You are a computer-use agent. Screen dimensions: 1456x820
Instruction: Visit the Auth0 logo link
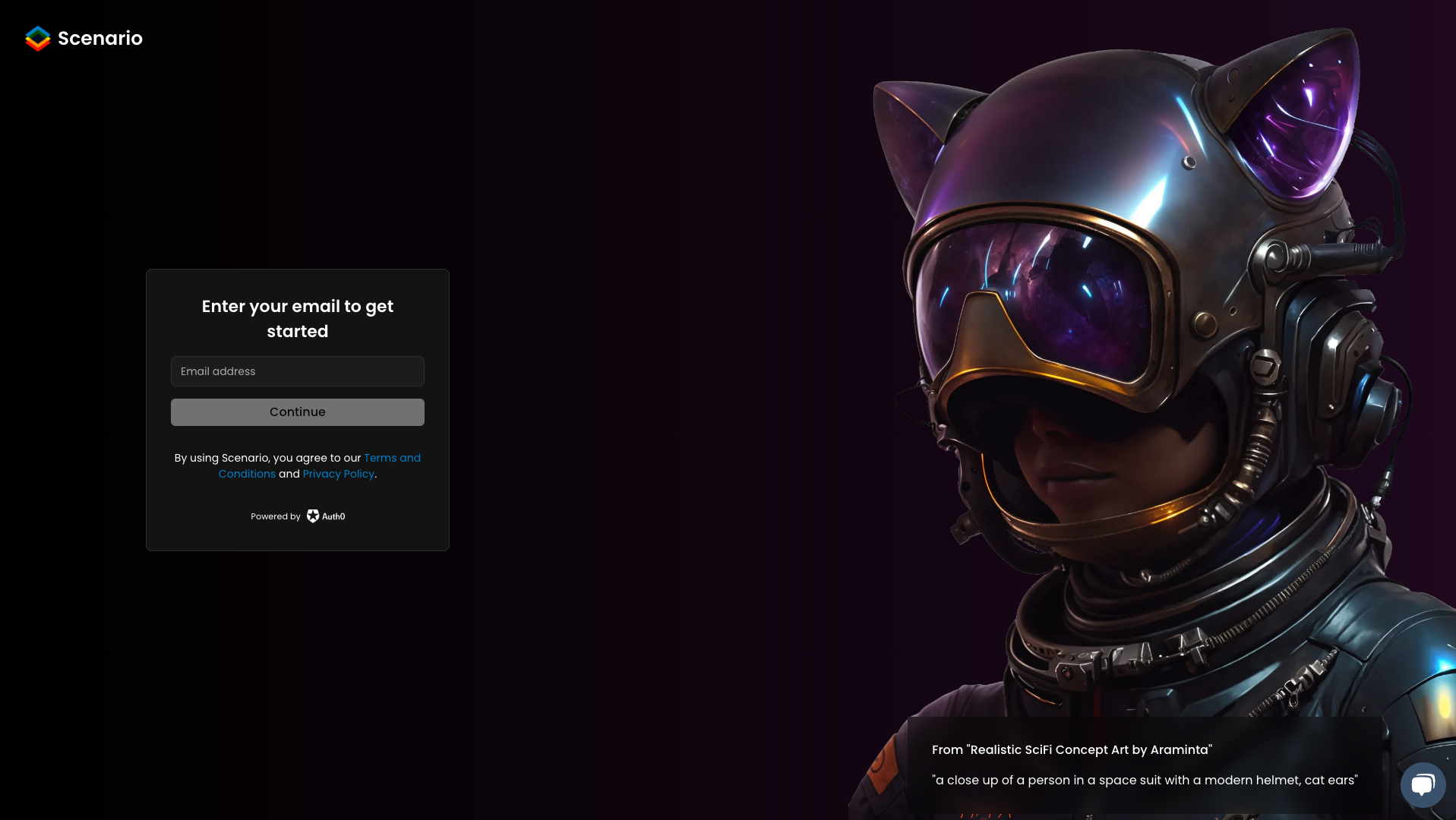pos(326,516)
